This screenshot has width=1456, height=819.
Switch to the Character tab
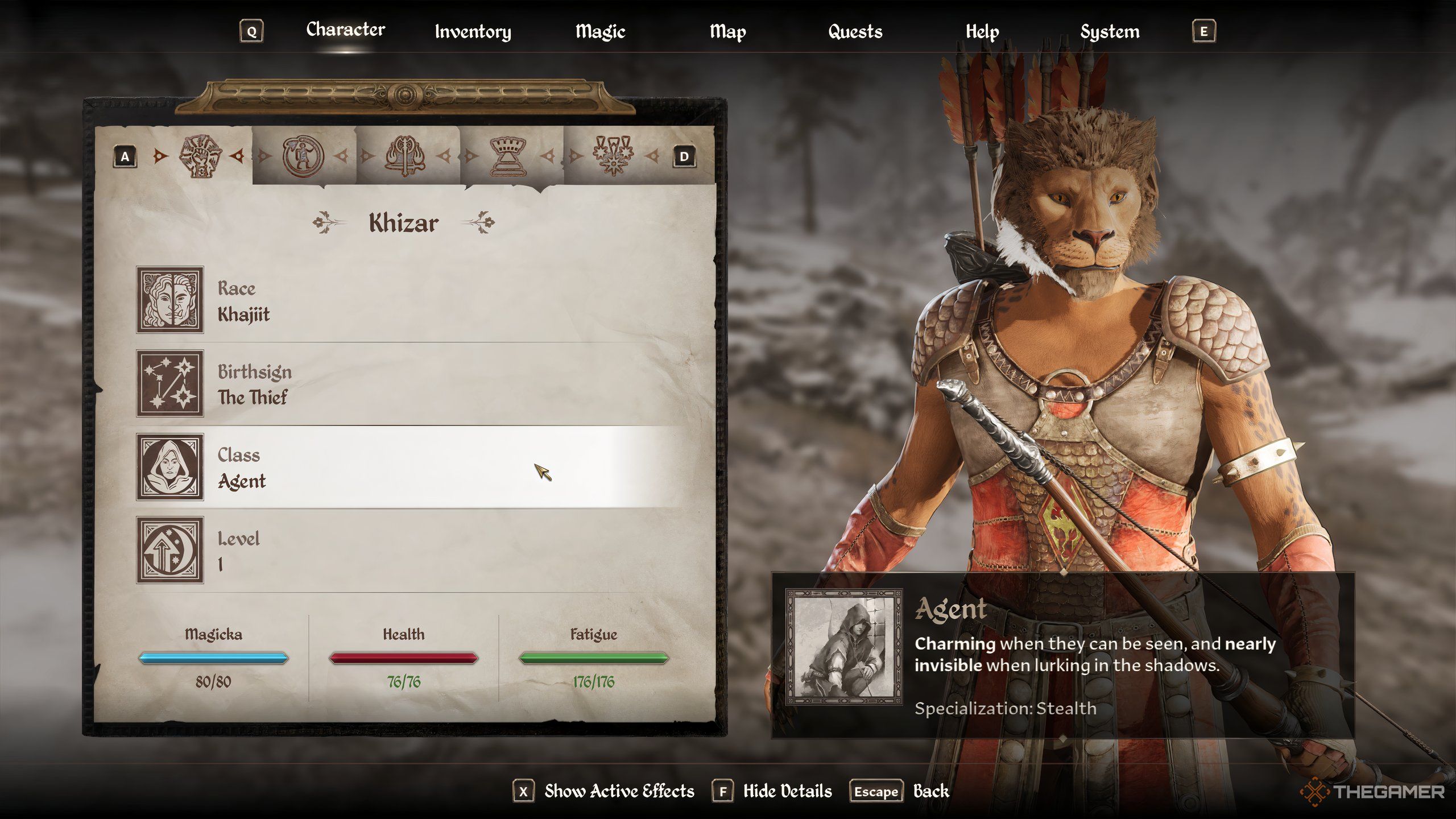click(345, 30)
